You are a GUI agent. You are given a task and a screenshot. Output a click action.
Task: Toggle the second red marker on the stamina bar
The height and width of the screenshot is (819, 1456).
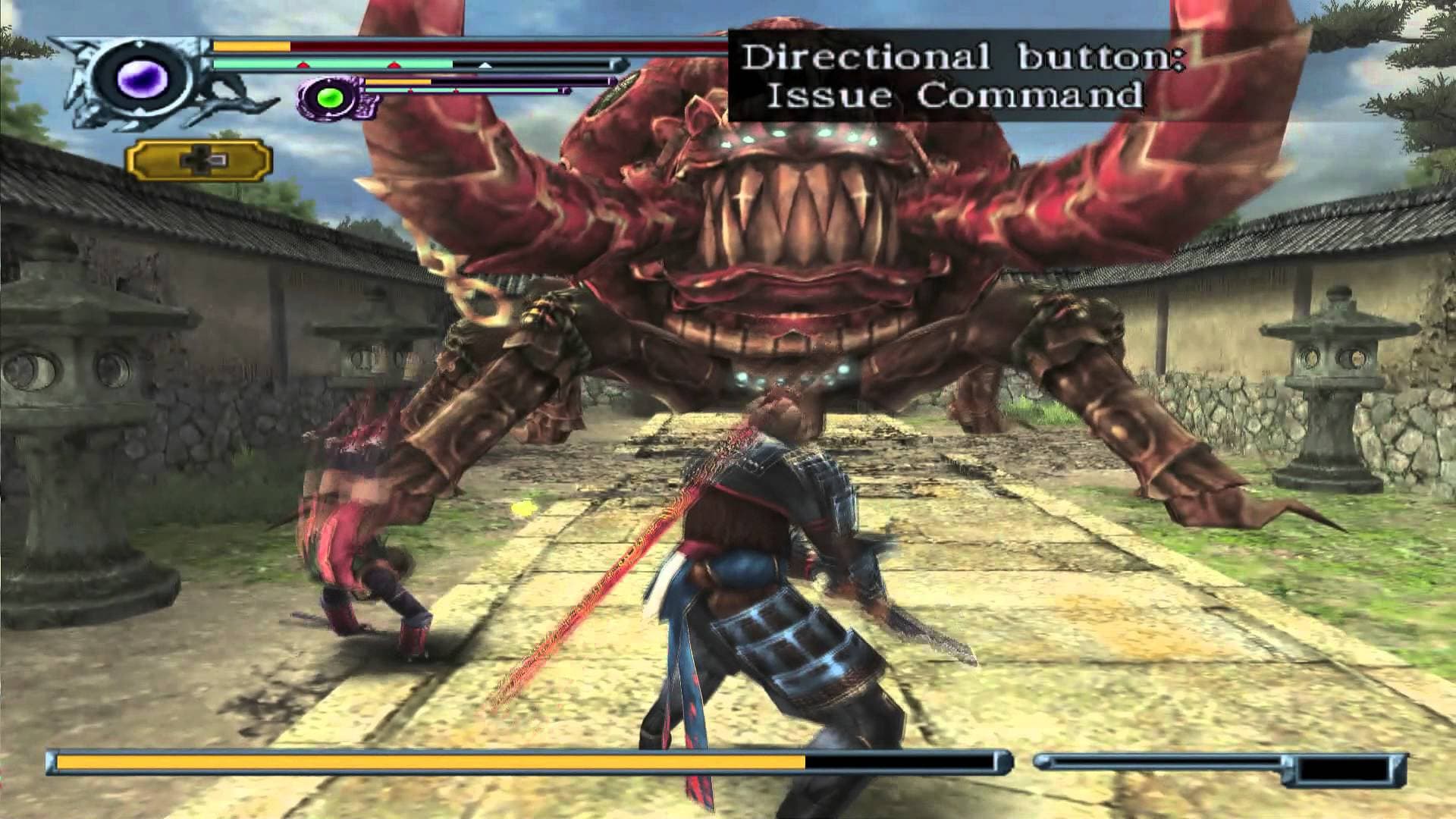pos(394,64)
